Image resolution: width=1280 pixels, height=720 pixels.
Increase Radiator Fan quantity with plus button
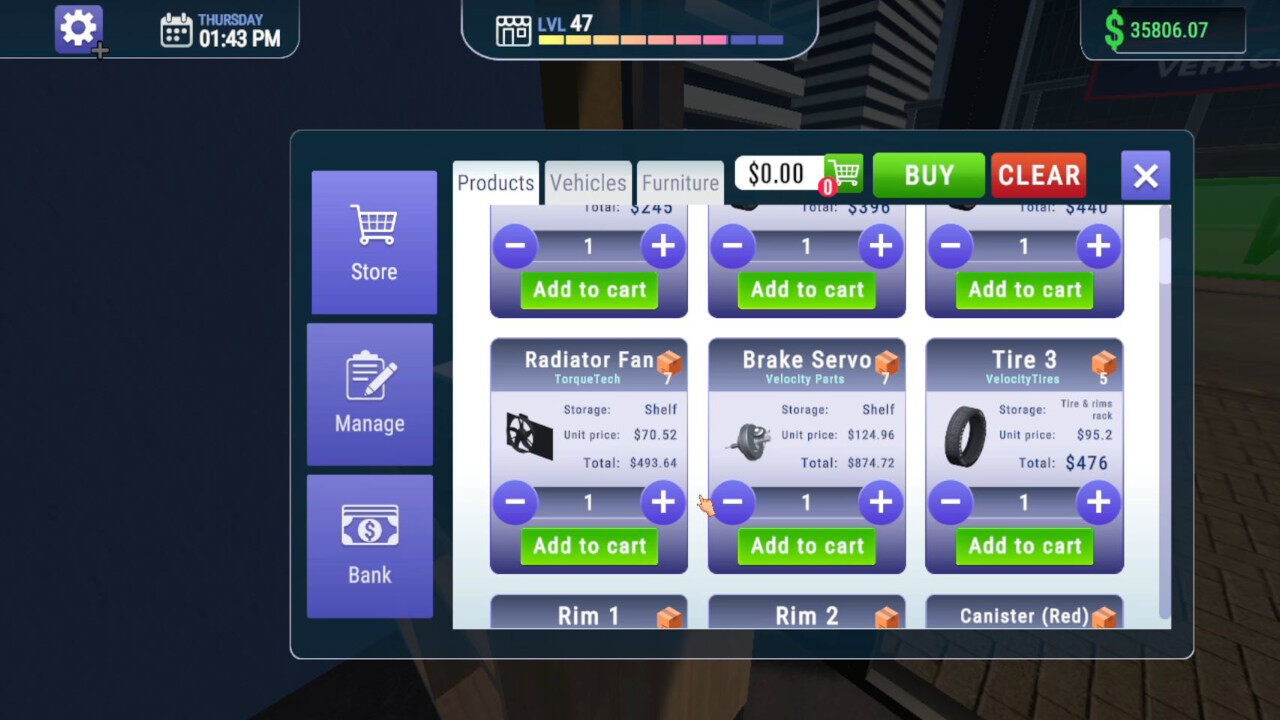[663, 503]
